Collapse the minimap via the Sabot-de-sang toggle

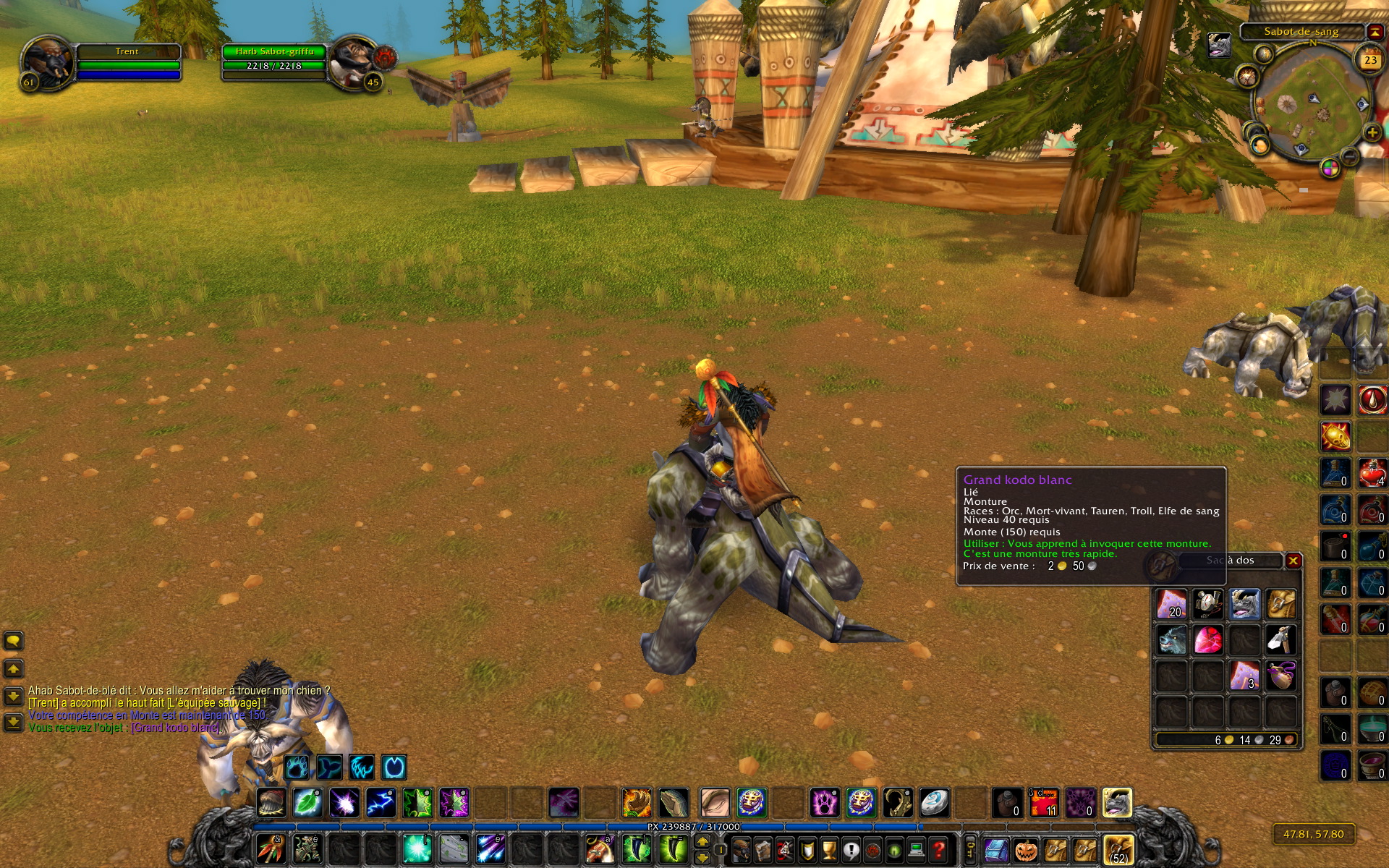click(x=1374, y=32)
